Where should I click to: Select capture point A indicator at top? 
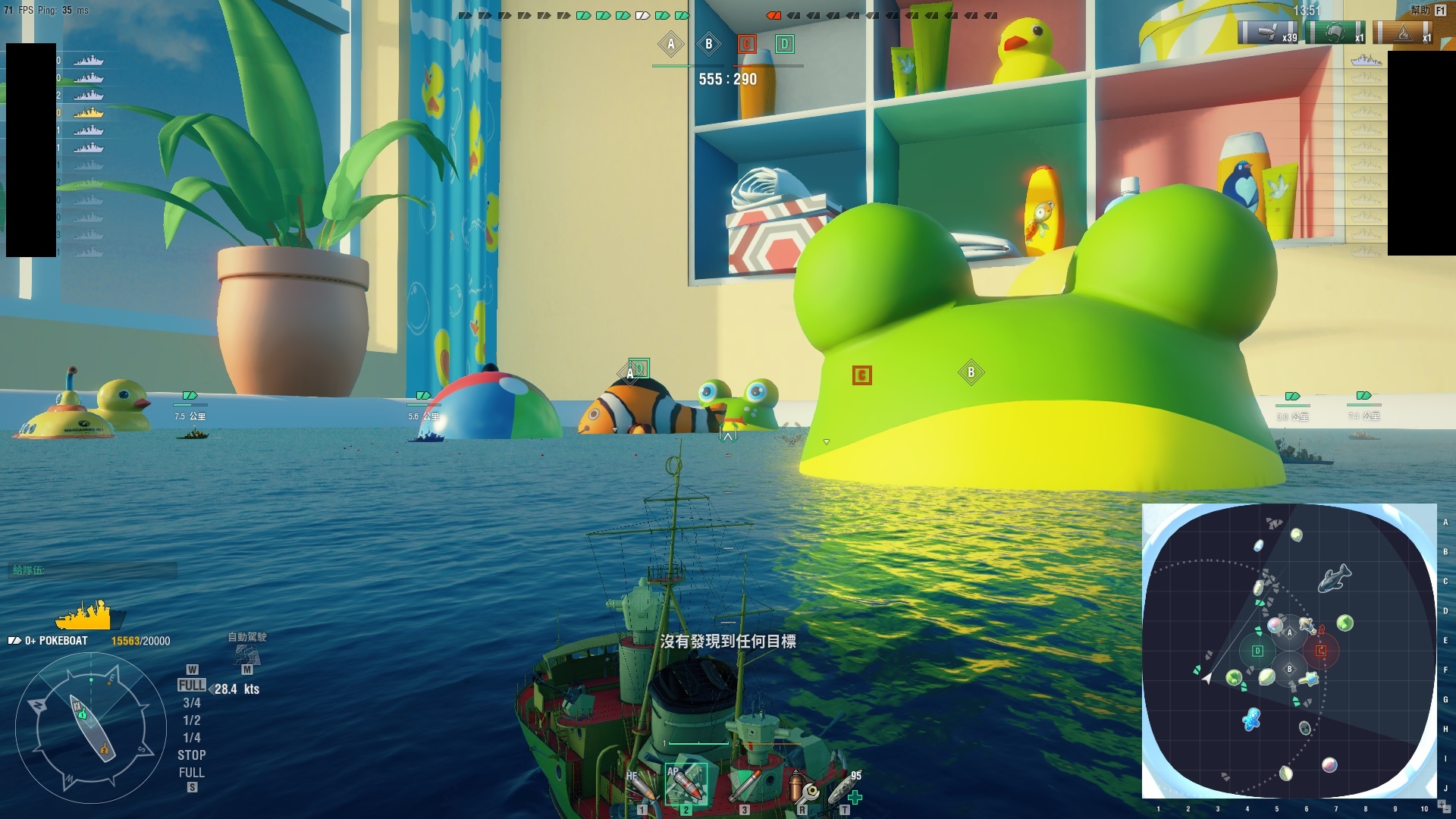pos(671,44)
